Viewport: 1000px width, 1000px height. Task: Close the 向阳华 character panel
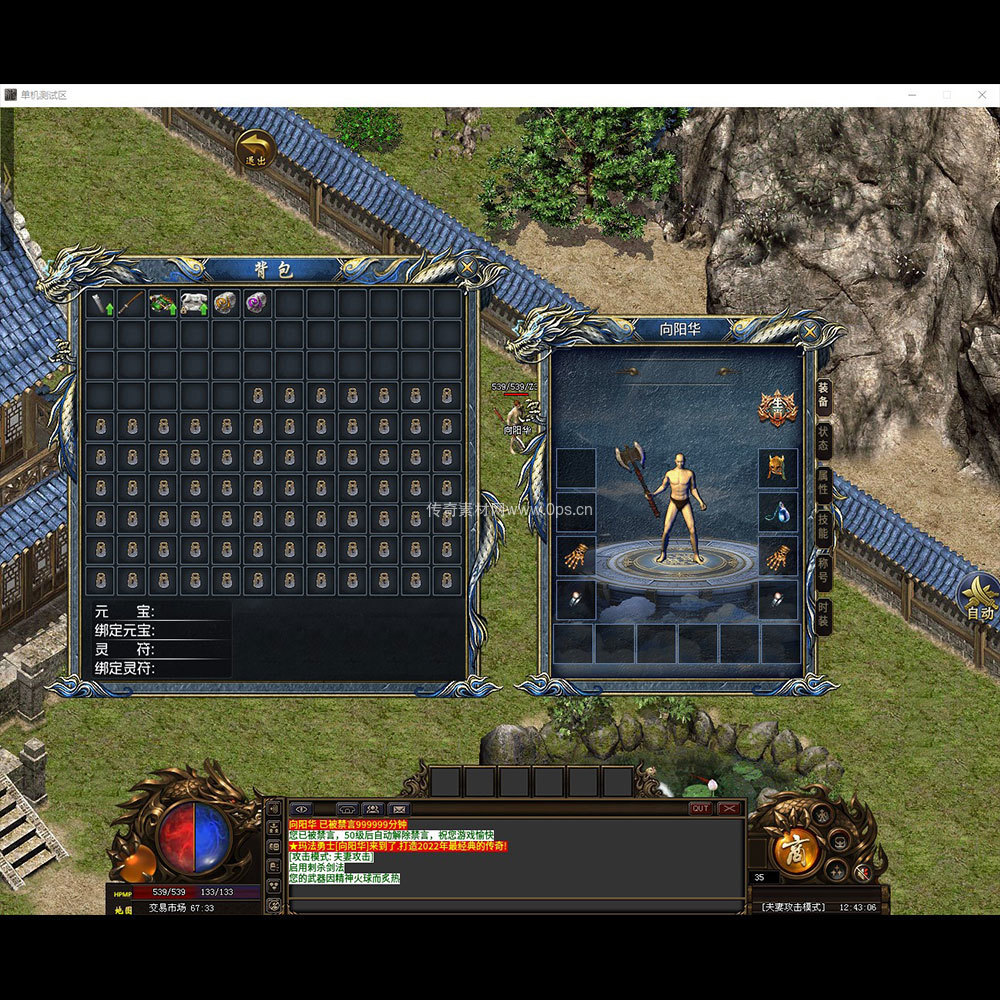pyautogui.click(x=809, y=329)
